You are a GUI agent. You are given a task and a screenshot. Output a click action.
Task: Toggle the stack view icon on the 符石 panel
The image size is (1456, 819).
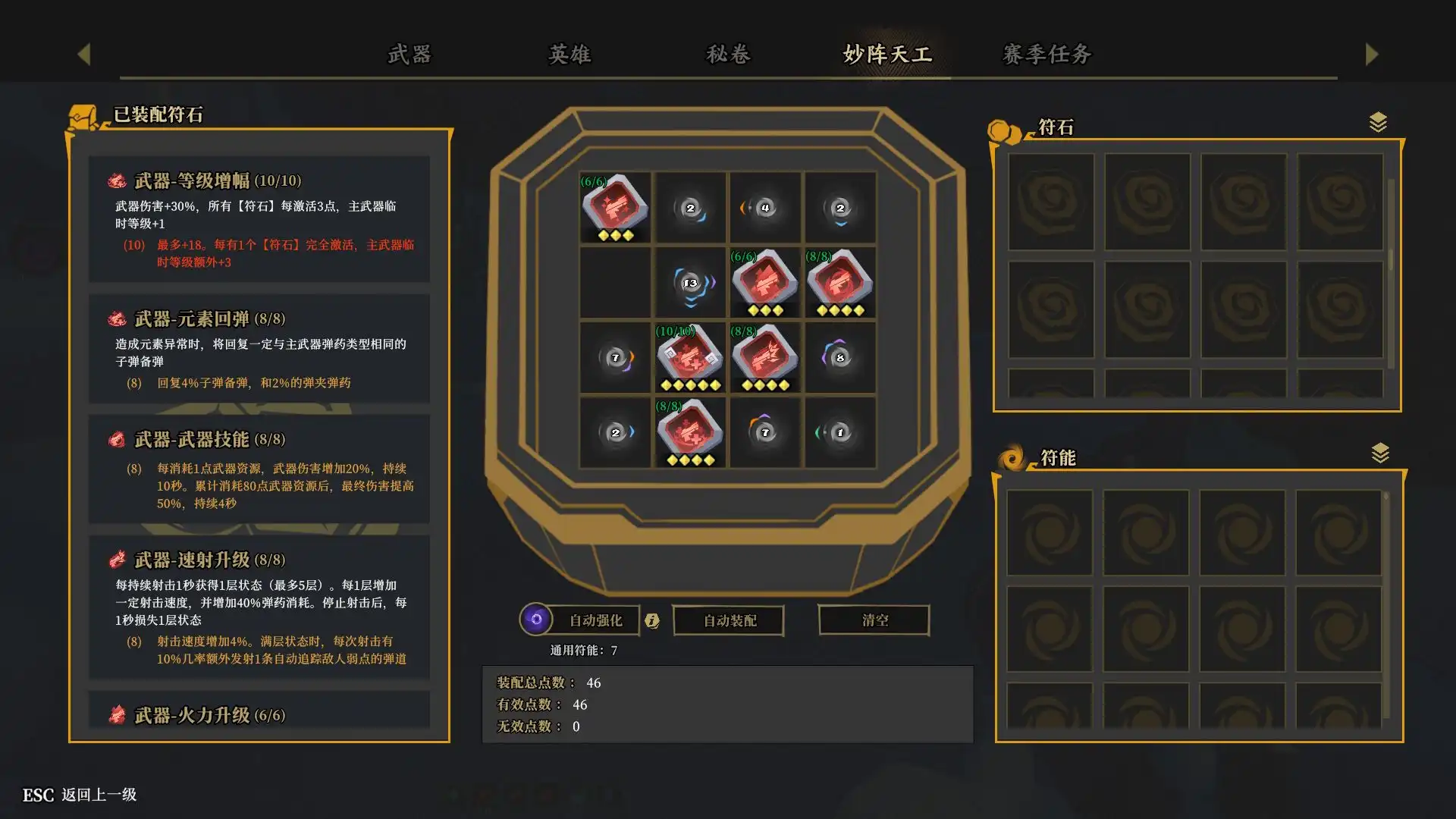click(x=1377, y=120)
